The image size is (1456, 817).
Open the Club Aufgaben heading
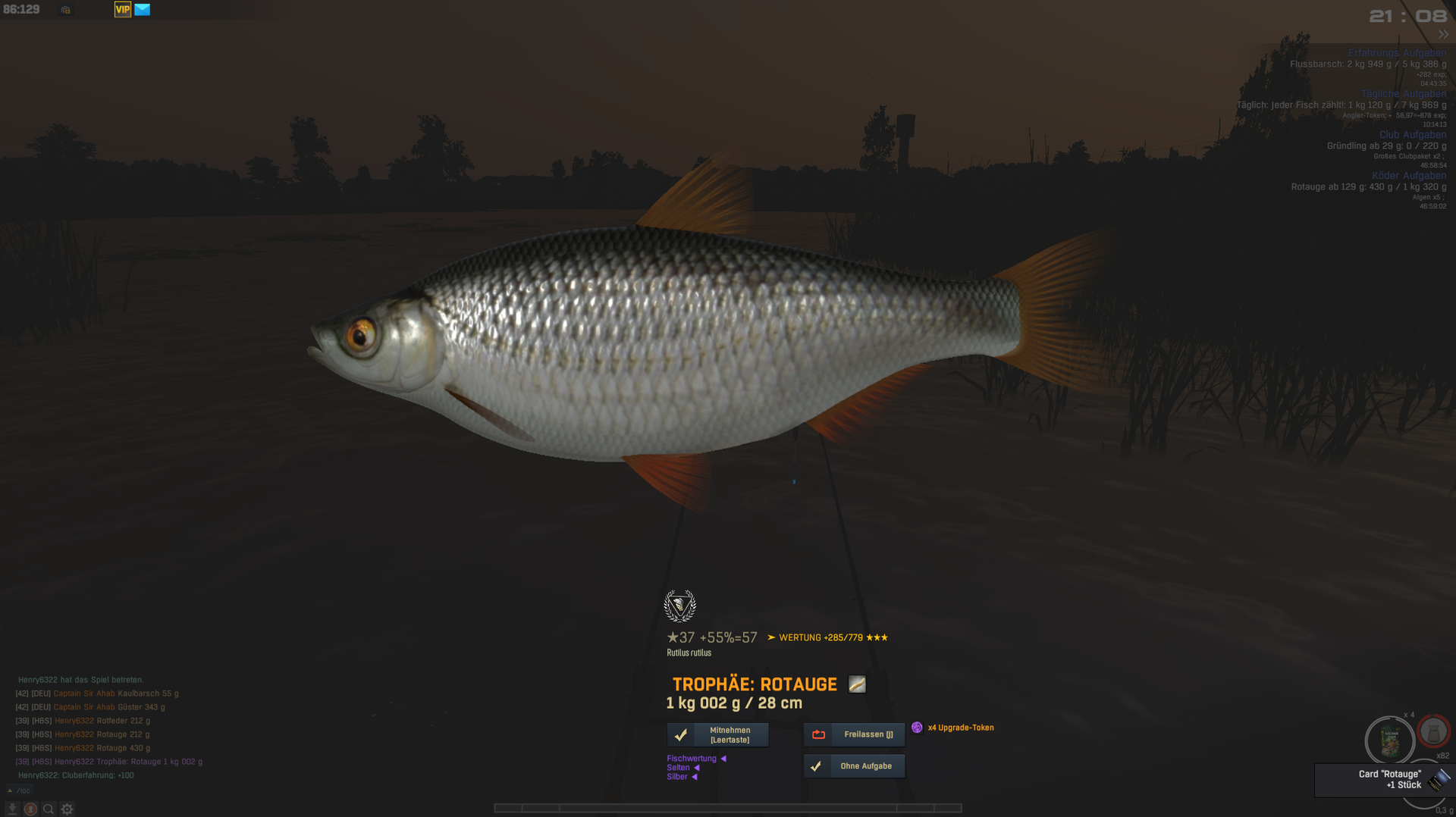pos(1412,135)
